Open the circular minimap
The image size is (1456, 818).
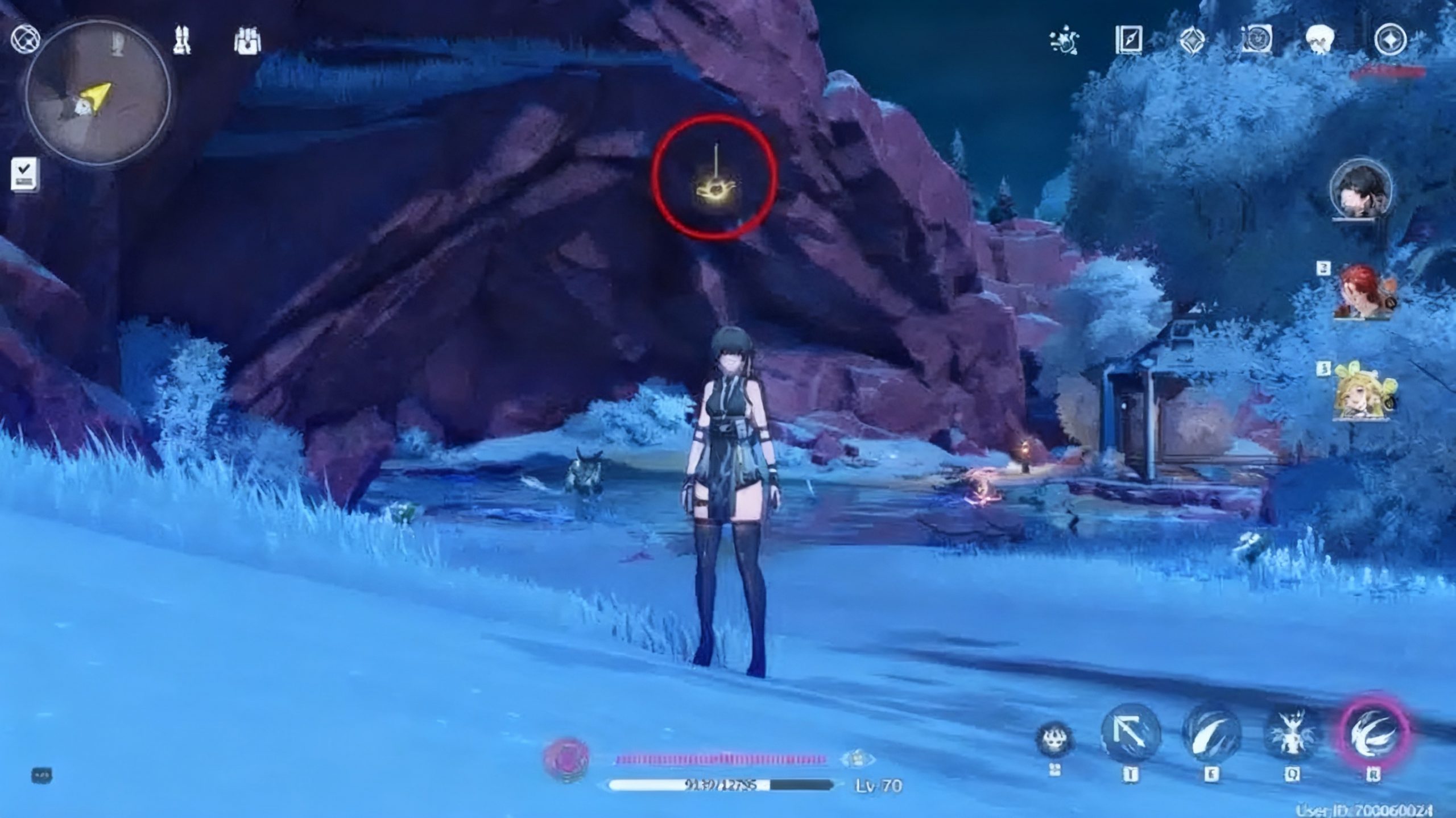point(98,94)
